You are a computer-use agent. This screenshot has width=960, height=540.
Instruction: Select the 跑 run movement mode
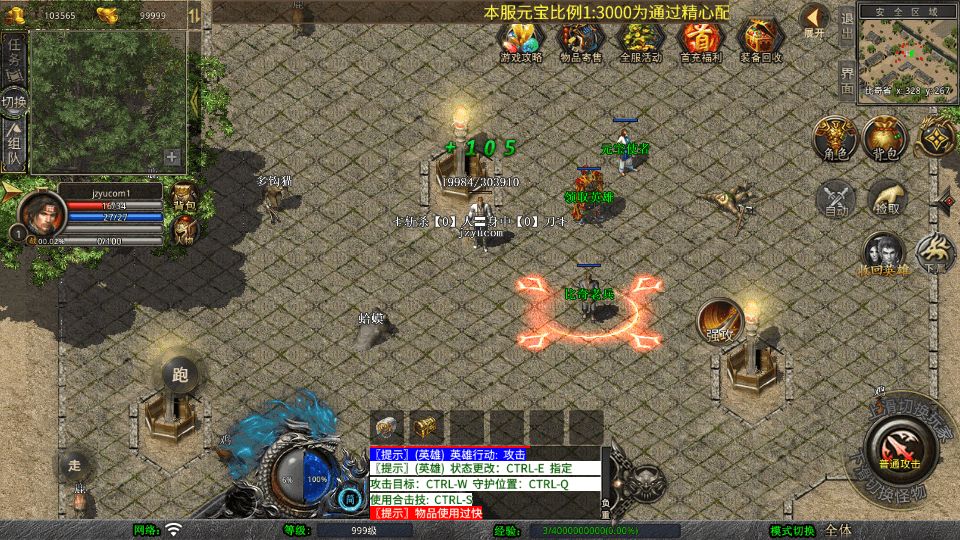click(x=181, y=375)
